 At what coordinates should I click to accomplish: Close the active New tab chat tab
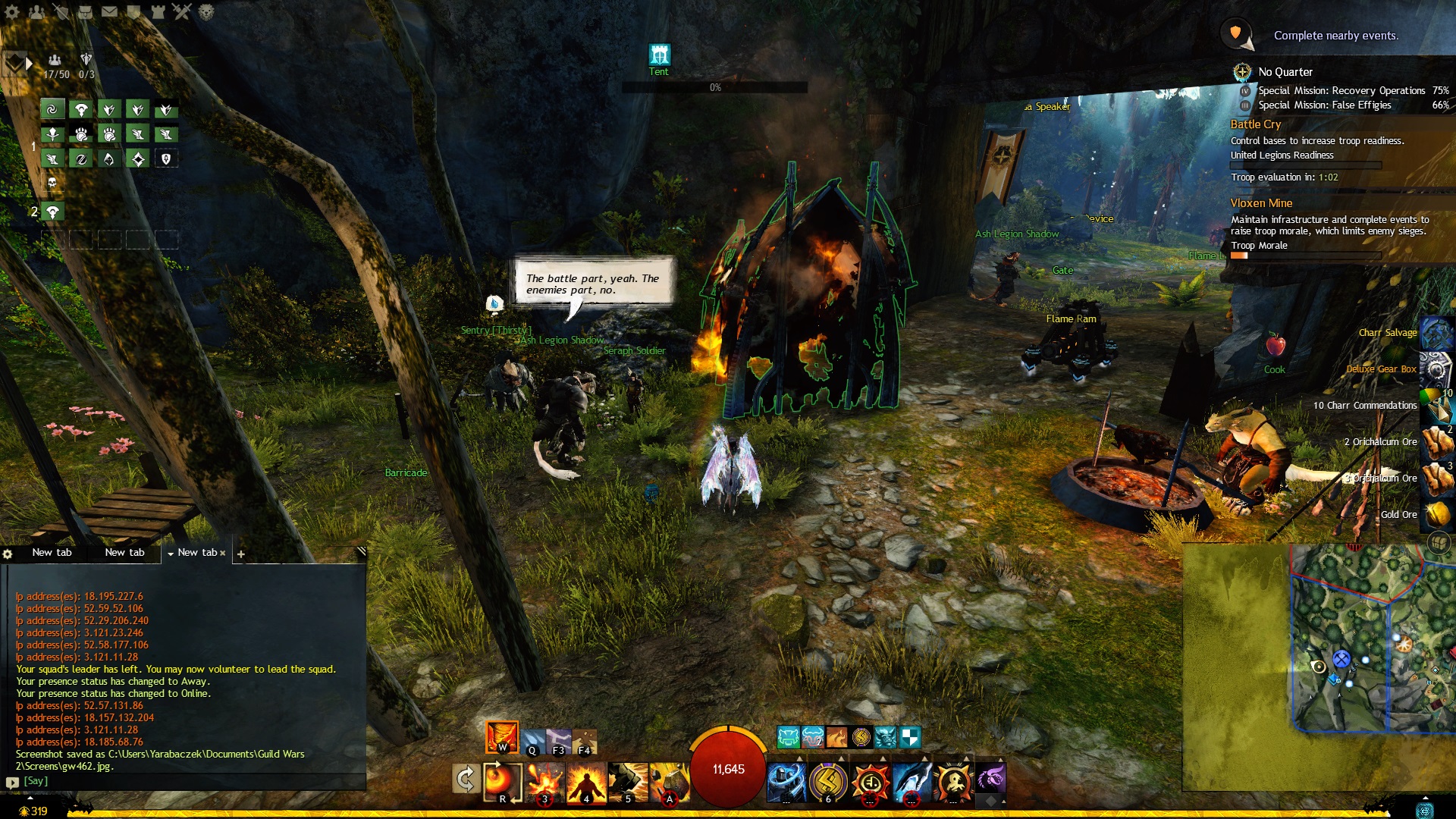(222, 554)
